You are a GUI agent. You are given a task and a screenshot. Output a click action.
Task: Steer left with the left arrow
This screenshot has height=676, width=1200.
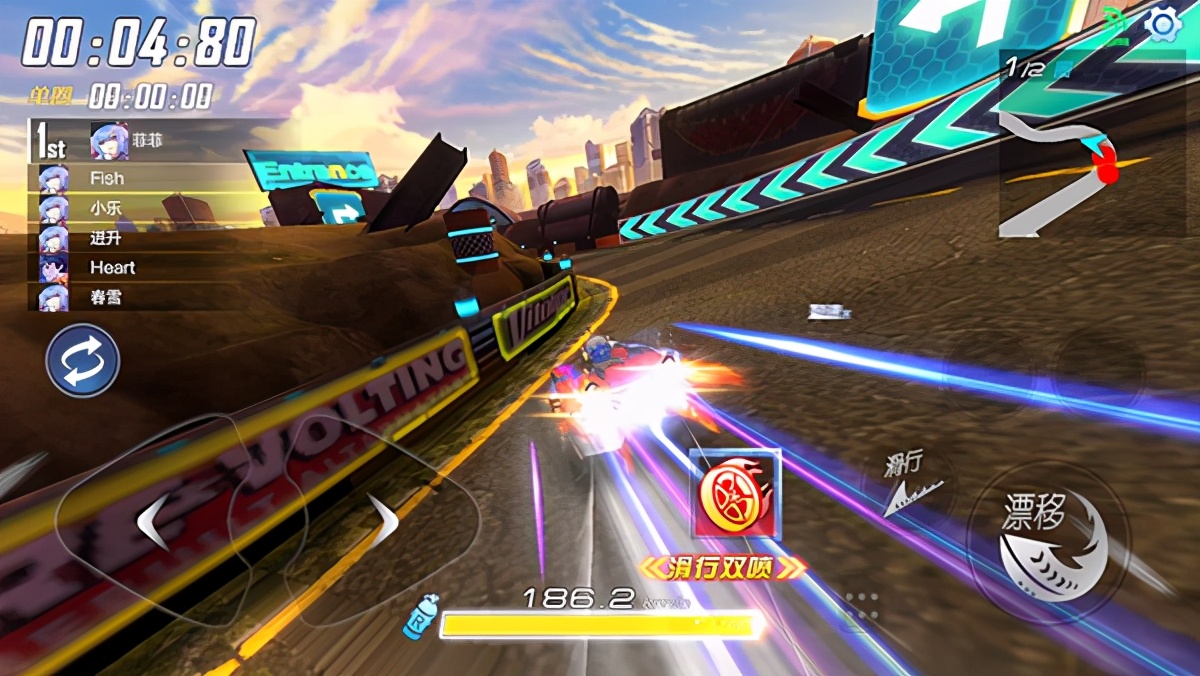click(x=152, y=521)
